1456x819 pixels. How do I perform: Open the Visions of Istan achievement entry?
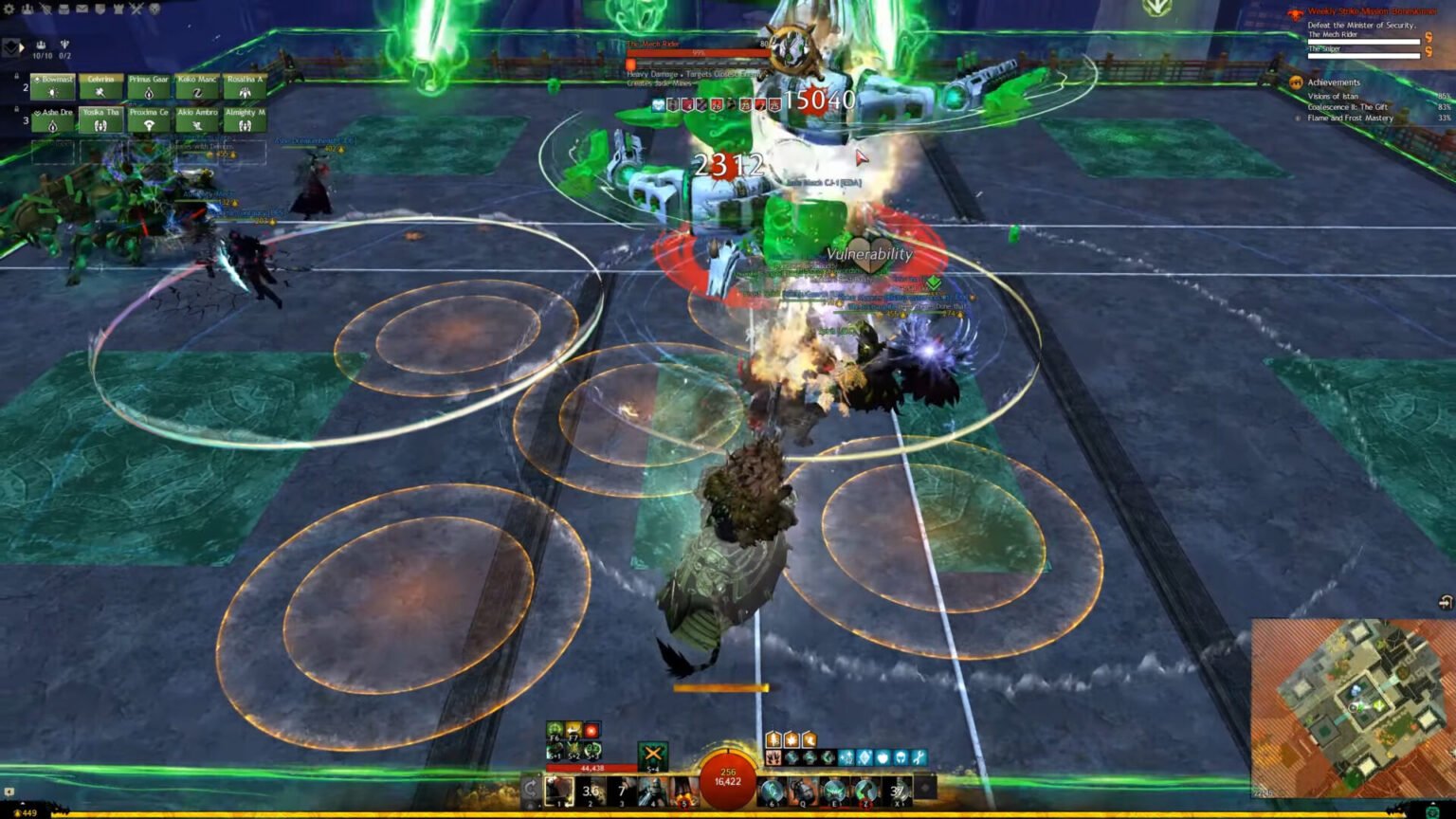point(1333,96)
